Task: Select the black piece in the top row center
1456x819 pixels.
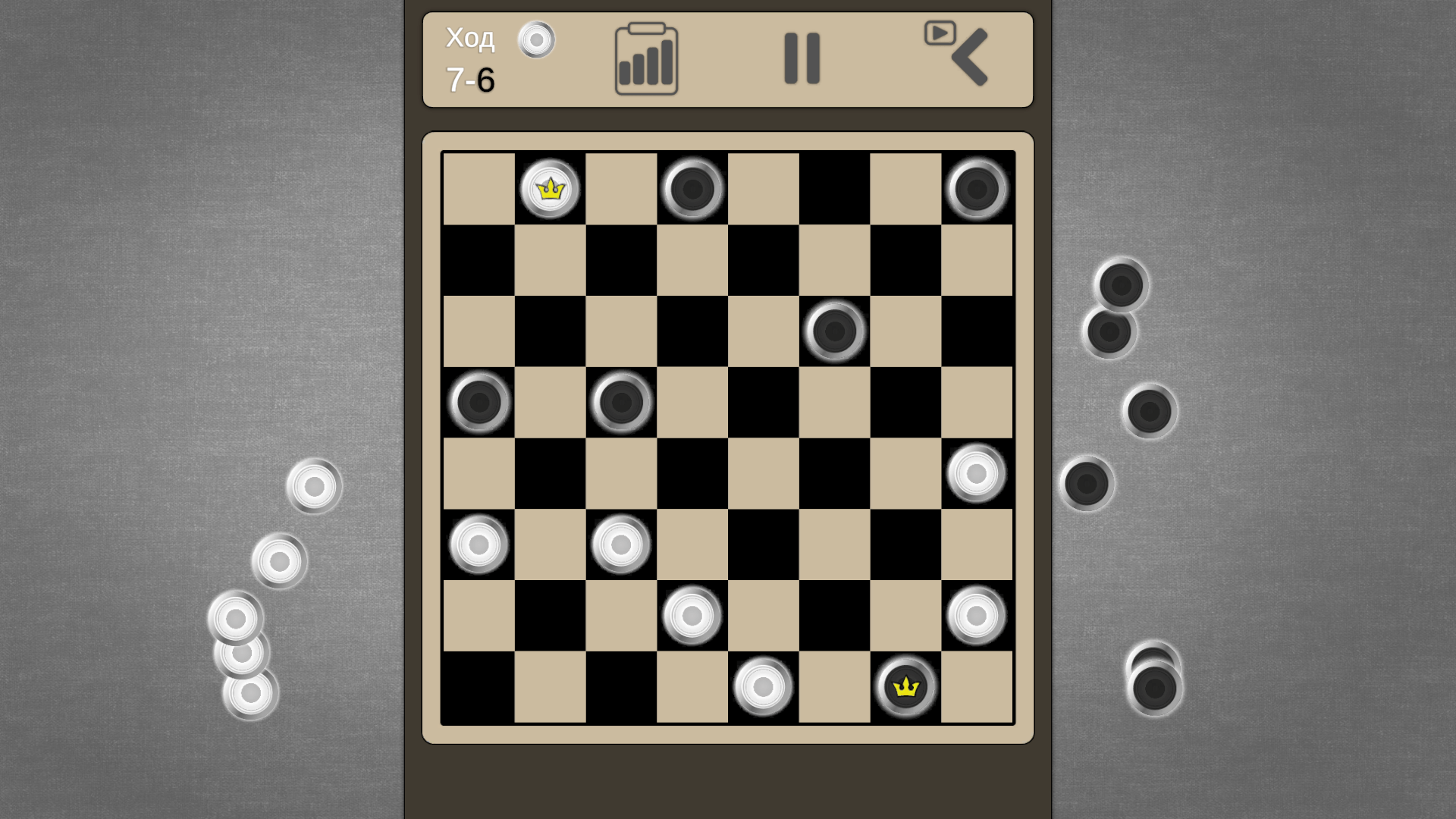Action: pyautogui.click(x=691, y=187)
